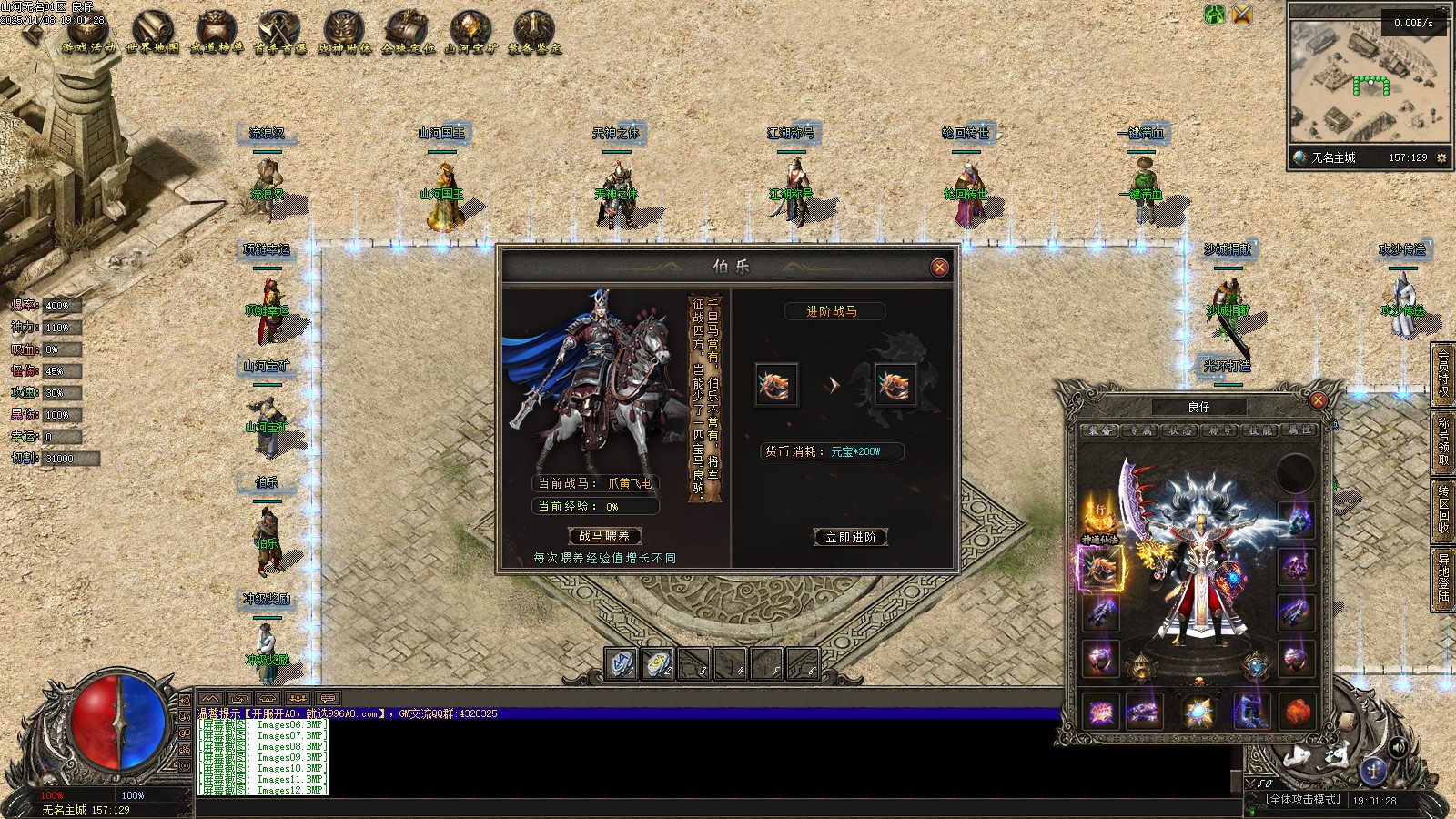The width and height of the screenshot is (1456, 819).
Task: Close the 伯乐 horse upgrade window
Action: pyautogui.click(x=939, y=267)
